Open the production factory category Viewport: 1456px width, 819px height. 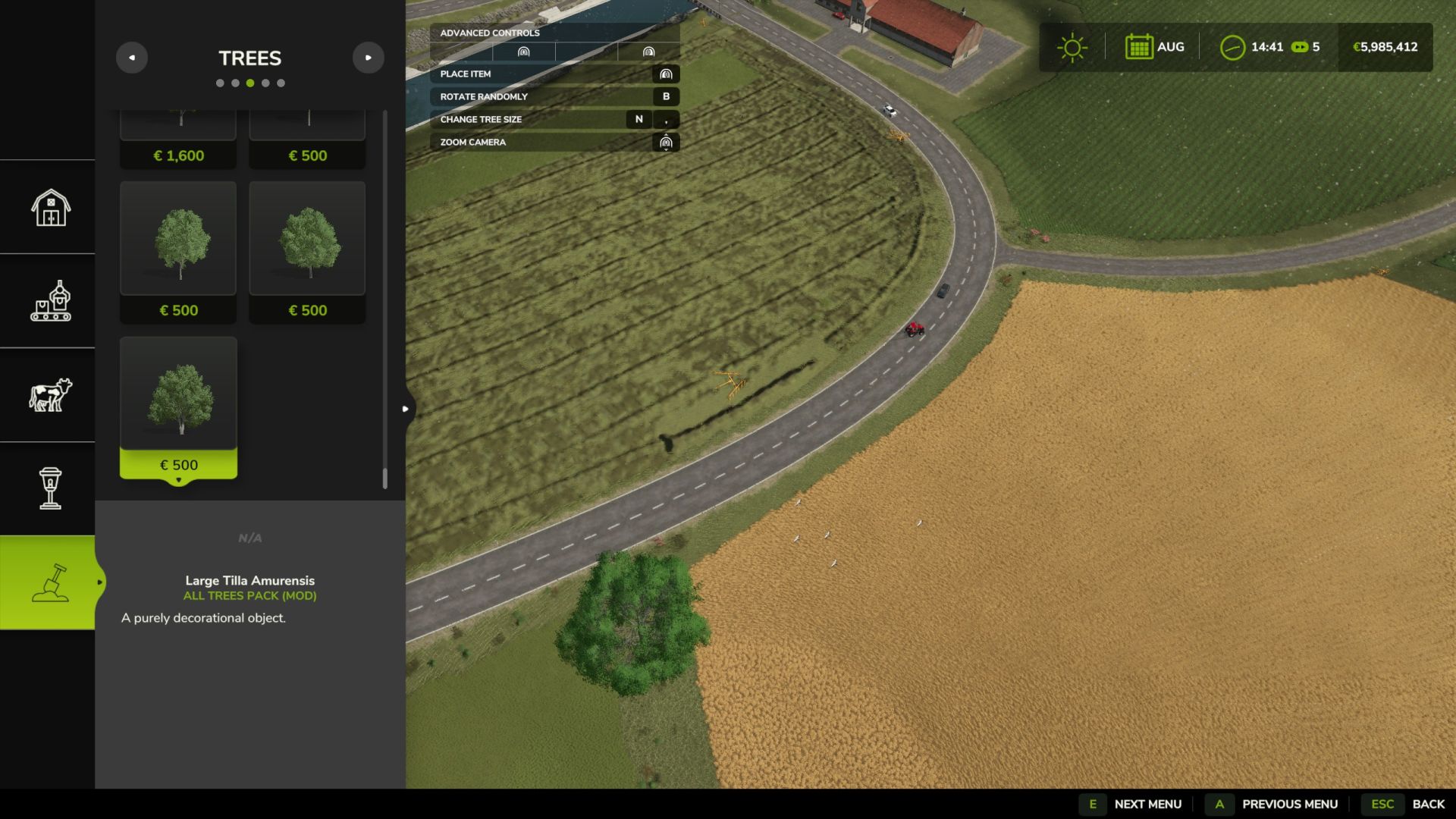[x=50, y=301]
